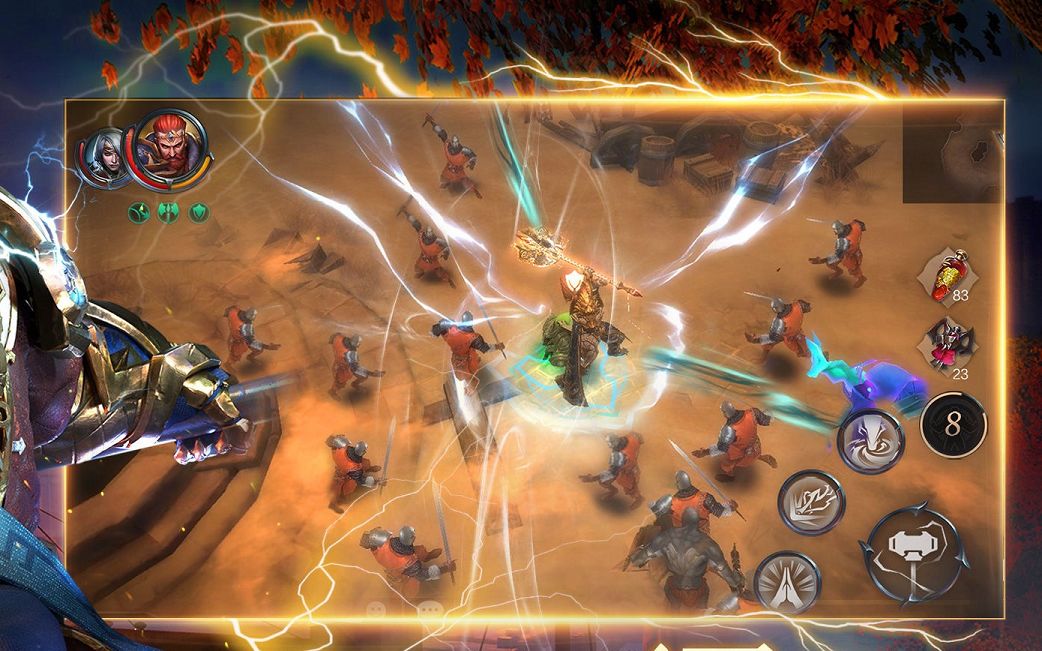Screen dimensions: 1042x651
Task: Tap the skill on cooldown showing 8
Action: coord(952,424)
